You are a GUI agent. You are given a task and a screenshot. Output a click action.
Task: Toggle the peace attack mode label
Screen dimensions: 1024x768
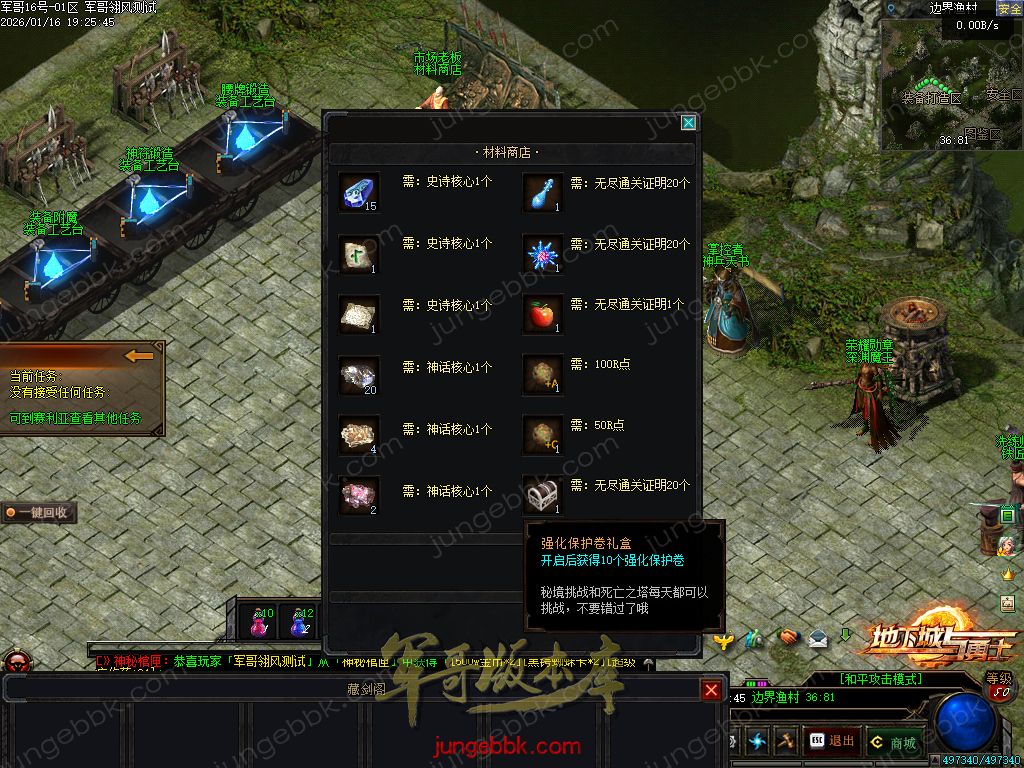(881, 679)
